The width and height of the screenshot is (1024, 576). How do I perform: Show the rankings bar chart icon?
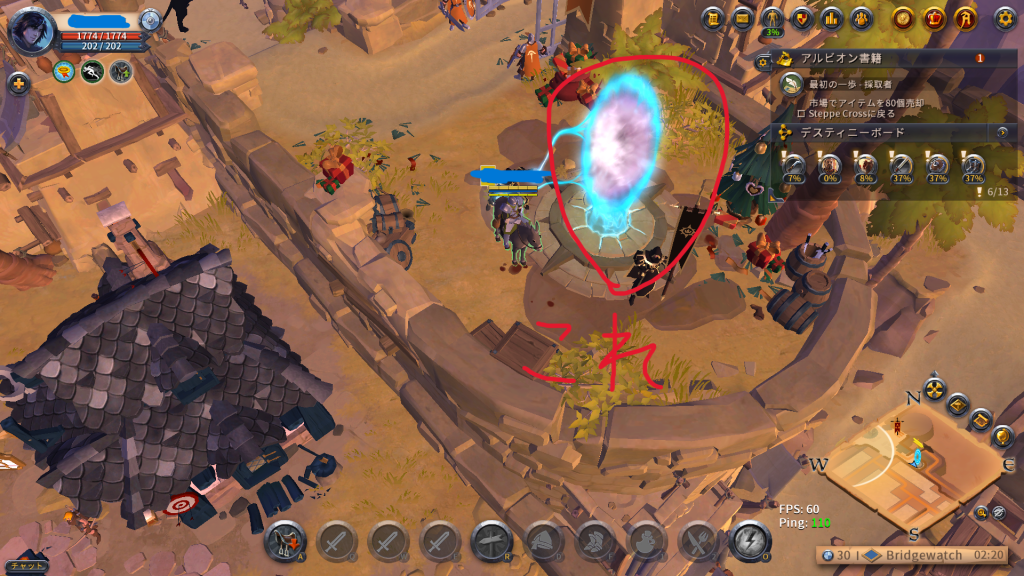pos(830,18)
